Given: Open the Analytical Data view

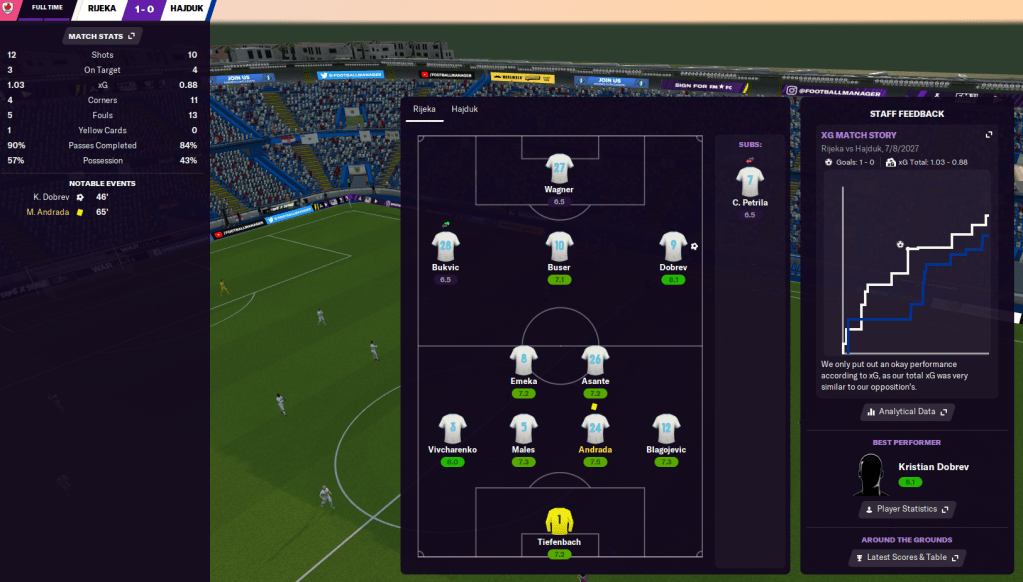Looking at the screenshot, I should click(x=908, y=411).
